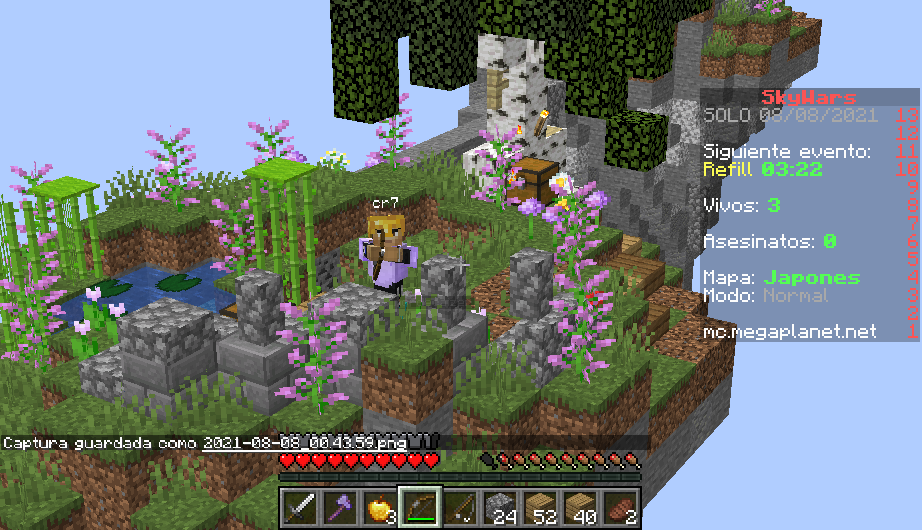Open the saved screenshot file link
Image resolution: width=922 pixels, height=530 pixels.
303,442
